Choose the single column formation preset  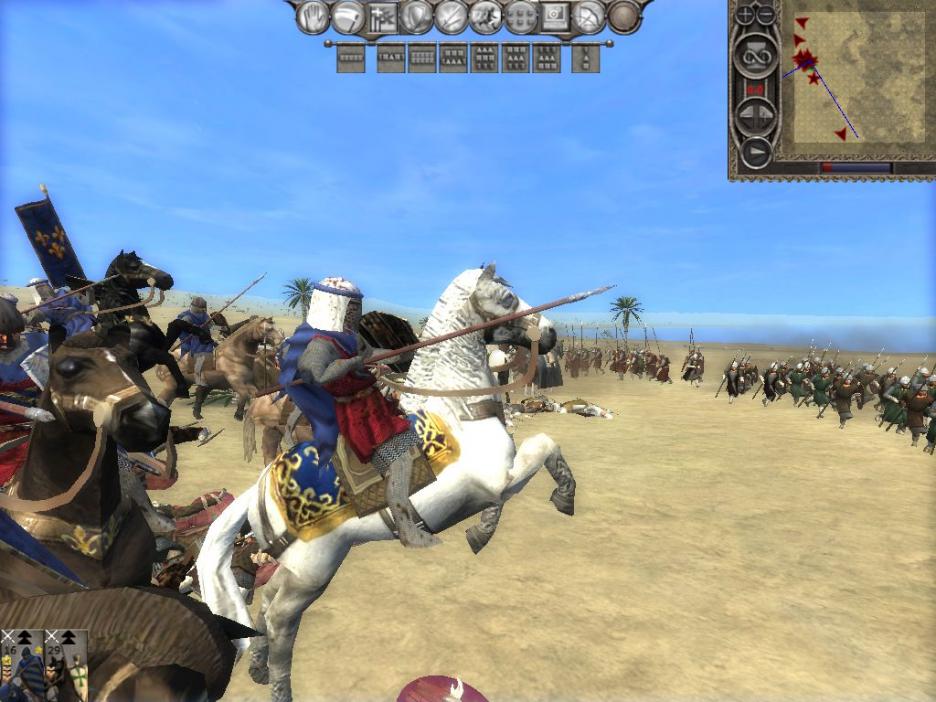(585, 58)
